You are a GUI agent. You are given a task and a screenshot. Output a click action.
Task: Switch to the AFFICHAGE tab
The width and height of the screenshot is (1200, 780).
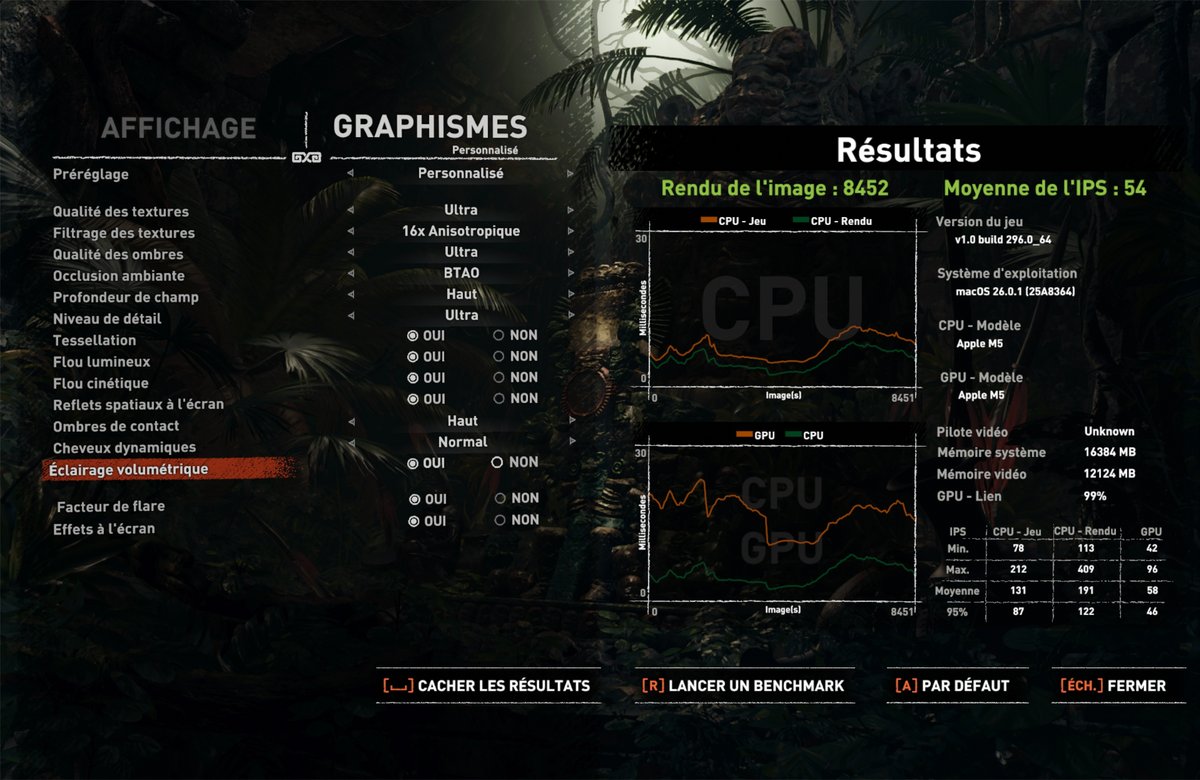178,128
